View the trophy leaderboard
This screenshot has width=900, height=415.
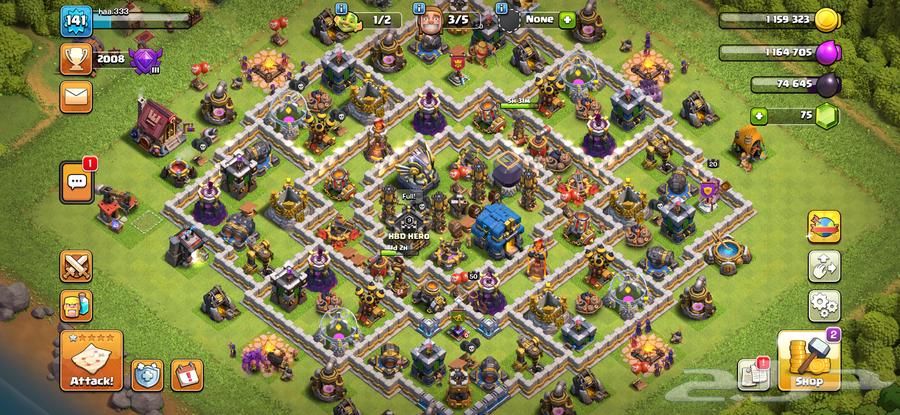(x=76, y=59)
